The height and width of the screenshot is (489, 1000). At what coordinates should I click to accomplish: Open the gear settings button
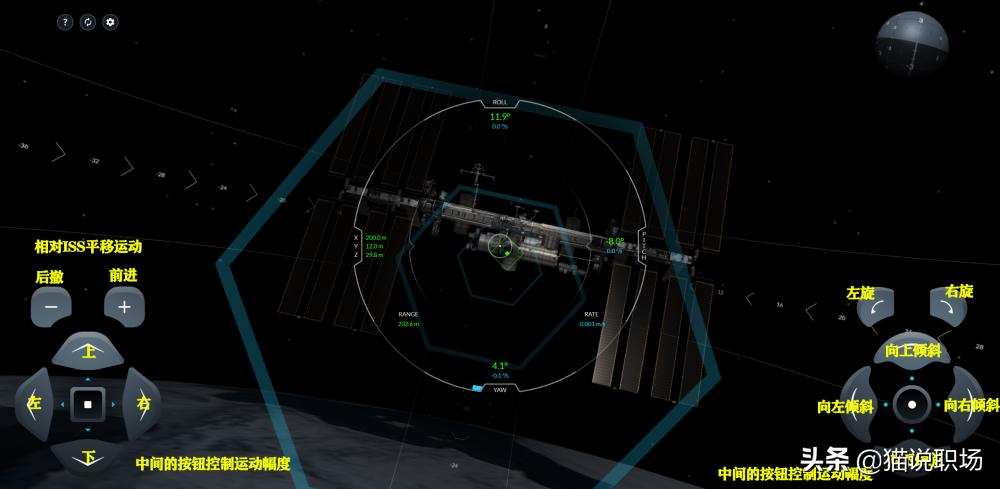click(110, 22)
